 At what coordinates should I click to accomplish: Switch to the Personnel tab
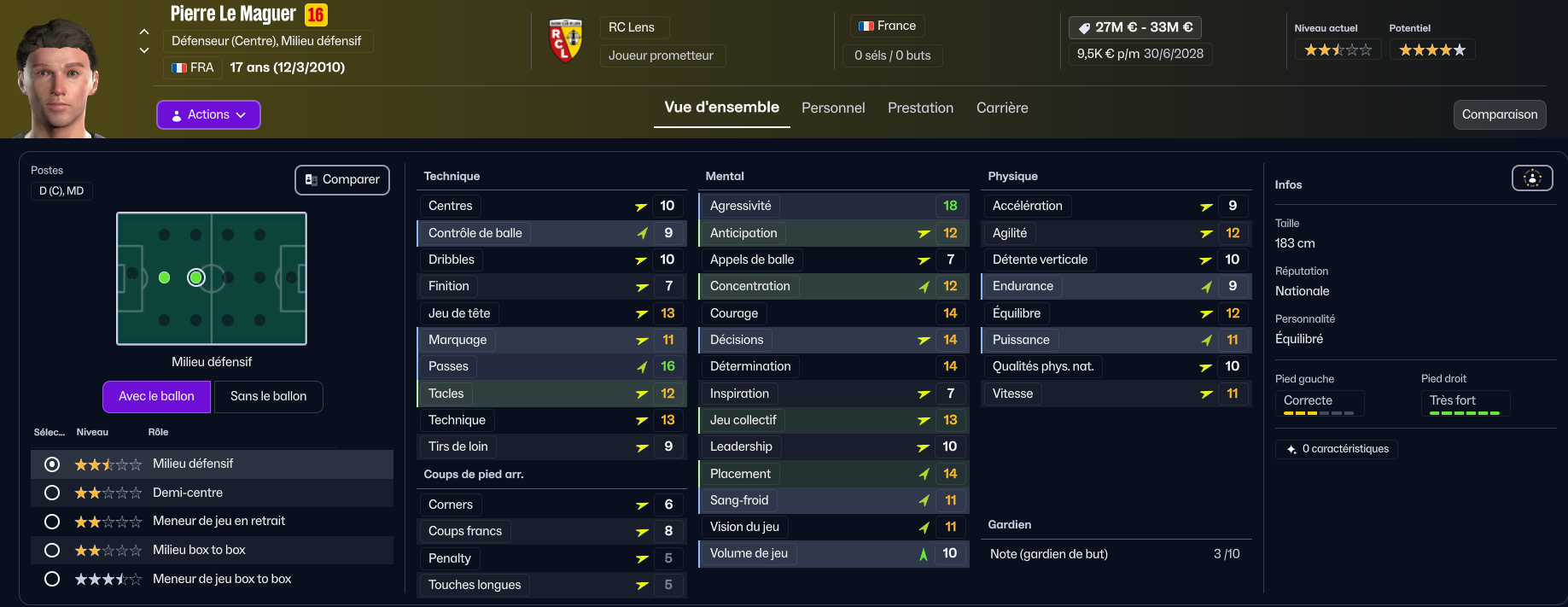[x=832, y=108]
